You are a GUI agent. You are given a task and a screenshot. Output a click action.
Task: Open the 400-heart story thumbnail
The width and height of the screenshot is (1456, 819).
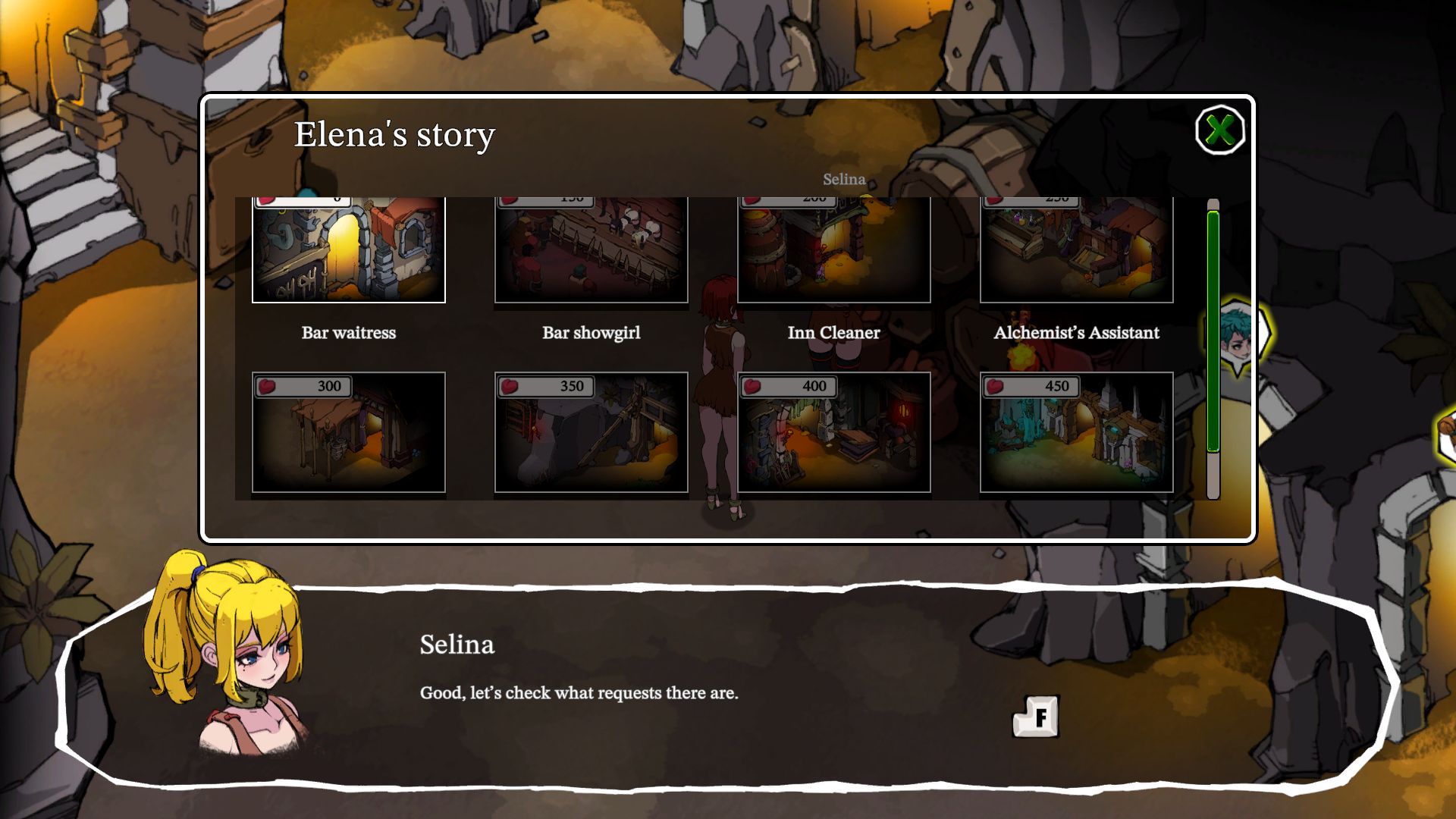pos(834,432)
